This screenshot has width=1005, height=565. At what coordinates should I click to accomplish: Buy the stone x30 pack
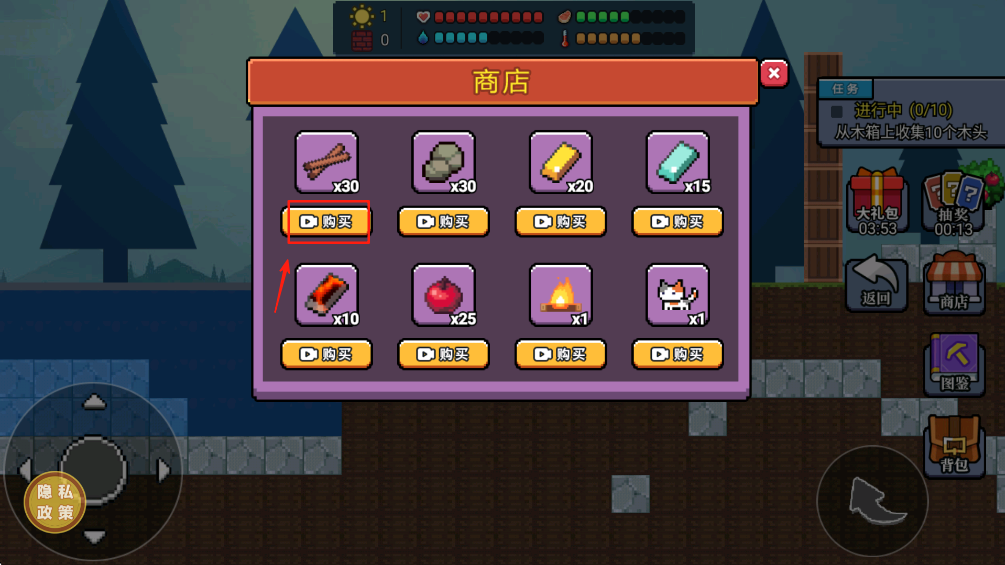coord(443,222)
